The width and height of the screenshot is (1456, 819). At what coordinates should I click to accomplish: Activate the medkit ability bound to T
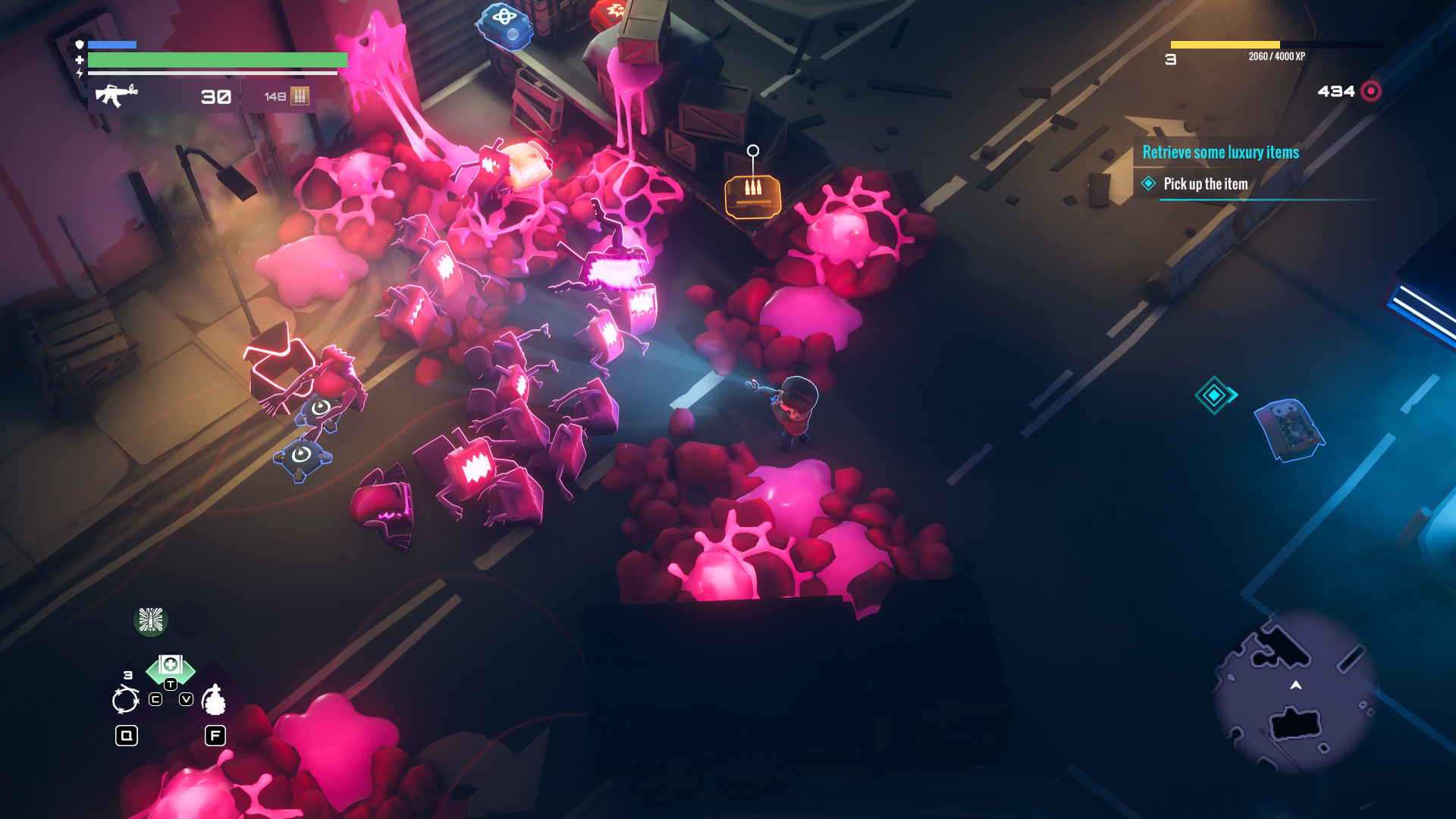pos(171,664)
